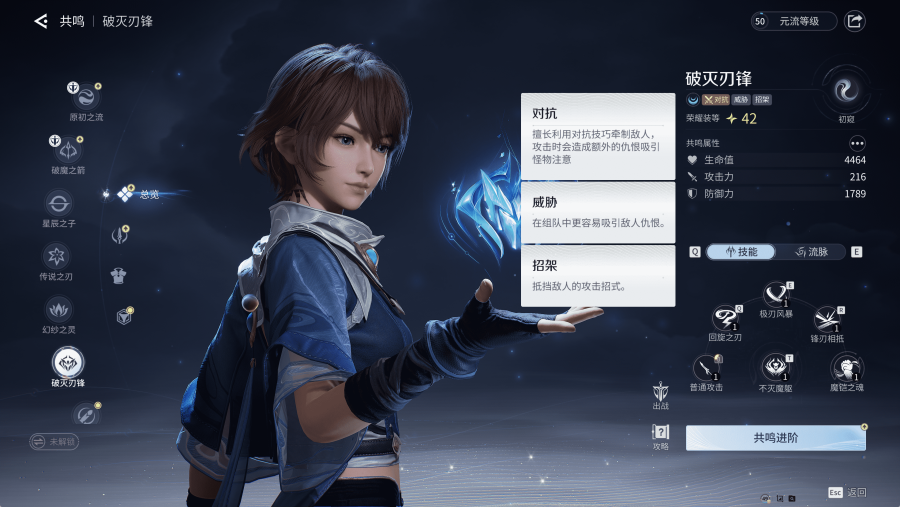View the 极刃风暴 skill
The height and width of the screenshot is (507, 900).
776,294
